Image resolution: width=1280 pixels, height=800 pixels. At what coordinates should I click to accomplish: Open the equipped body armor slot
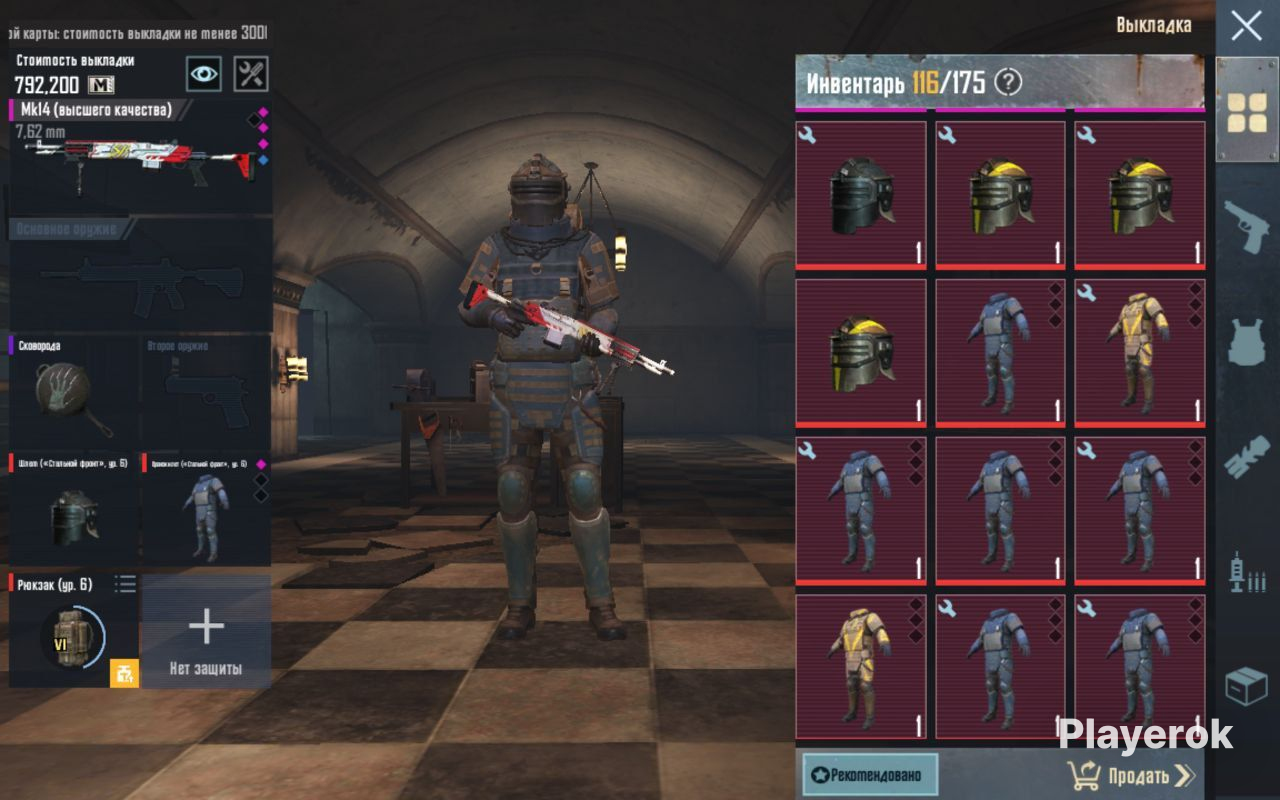point(206,510)
